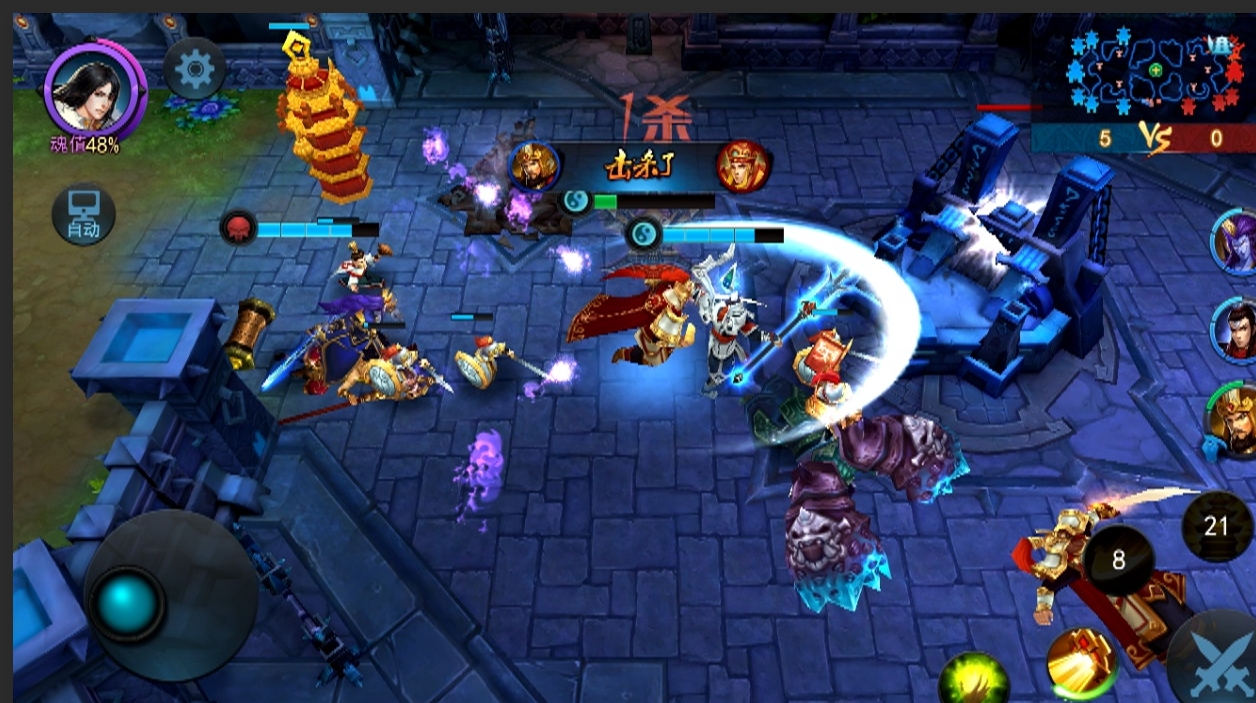Activate the skill on 21-second cooldown
The image size is (1256, 703).
[1216, 526]
